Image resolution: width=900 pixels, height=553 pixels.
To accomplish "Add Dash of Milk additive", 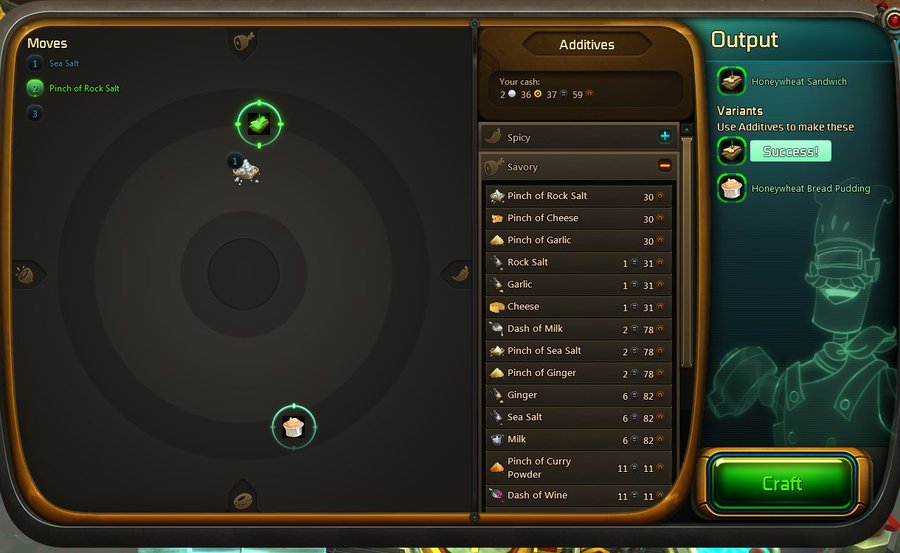I will click(577, 328).
